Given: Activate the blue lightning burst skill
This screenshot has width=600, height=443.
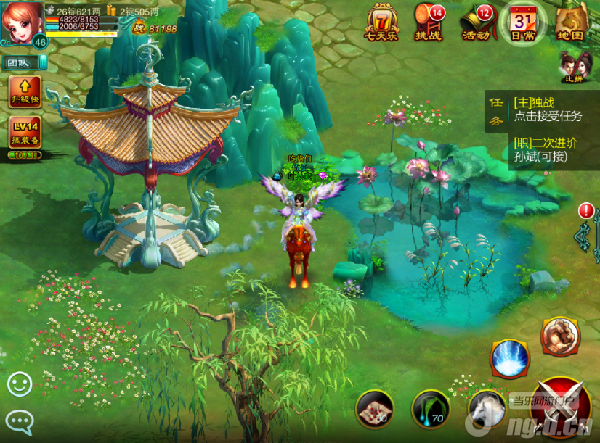Looking at the screenshot, I should point(510,358).
